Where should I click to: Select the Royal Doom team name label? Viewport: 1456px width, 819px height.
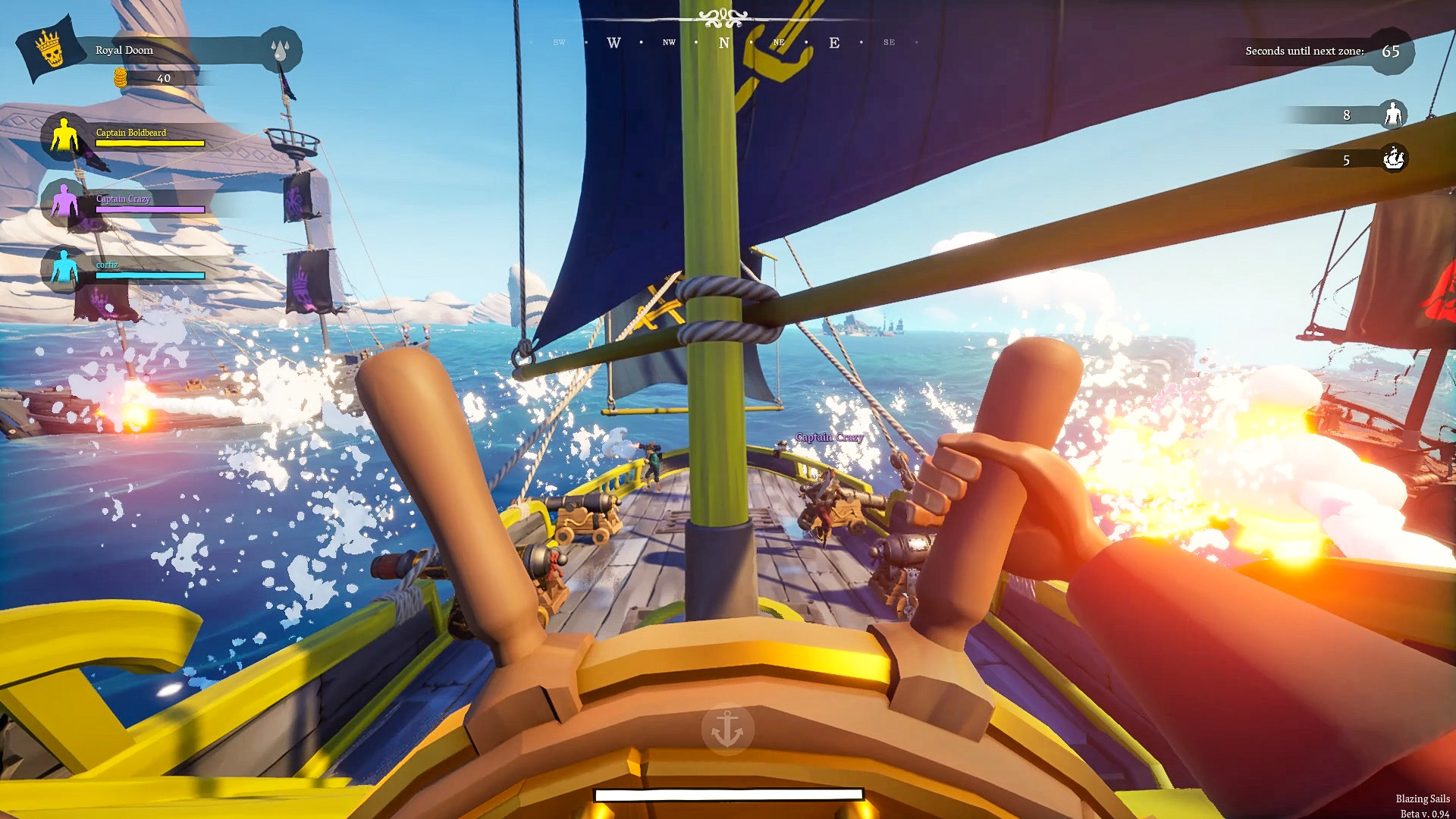pyautogui.click(x=125, y=50)
